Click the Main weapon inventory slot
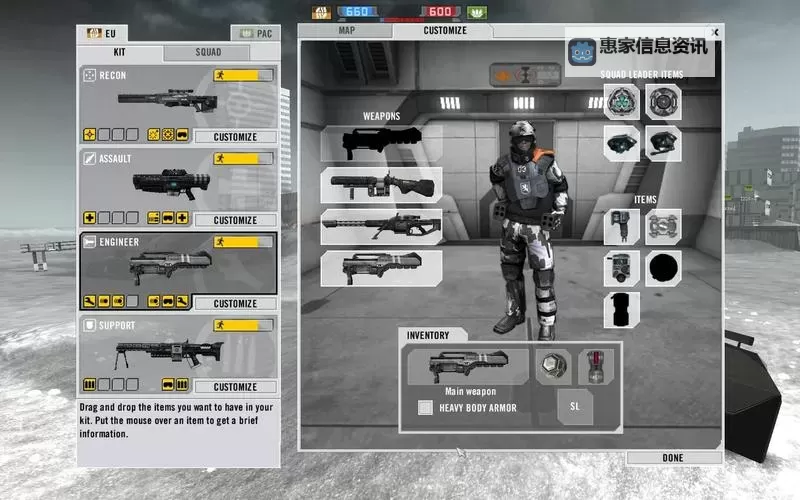Screen dimensions: 800x500 pyautogui.click(x=468, y=366)
